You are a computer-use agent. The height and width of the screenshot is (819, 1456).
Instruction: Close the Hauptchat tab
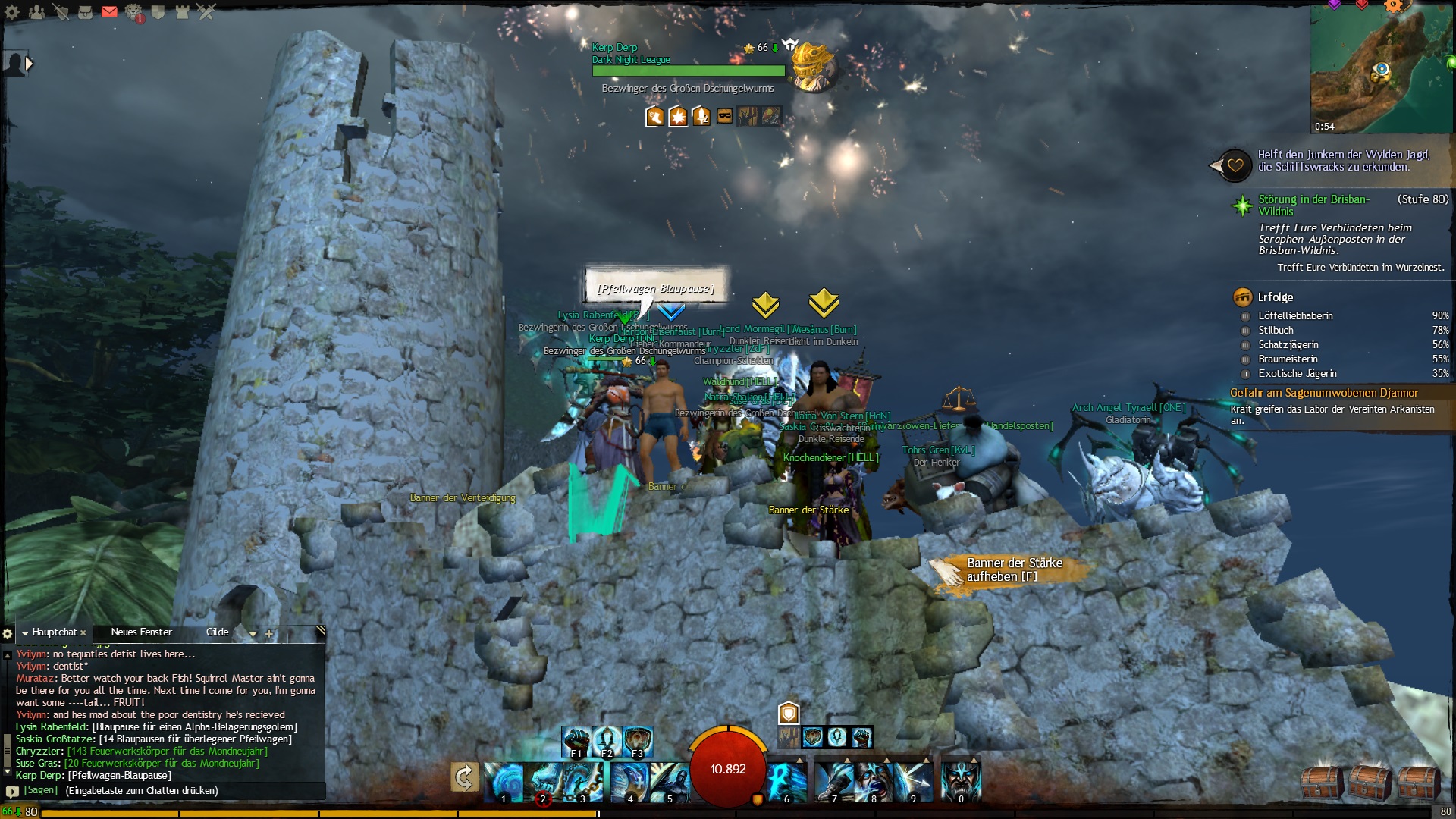83,633
